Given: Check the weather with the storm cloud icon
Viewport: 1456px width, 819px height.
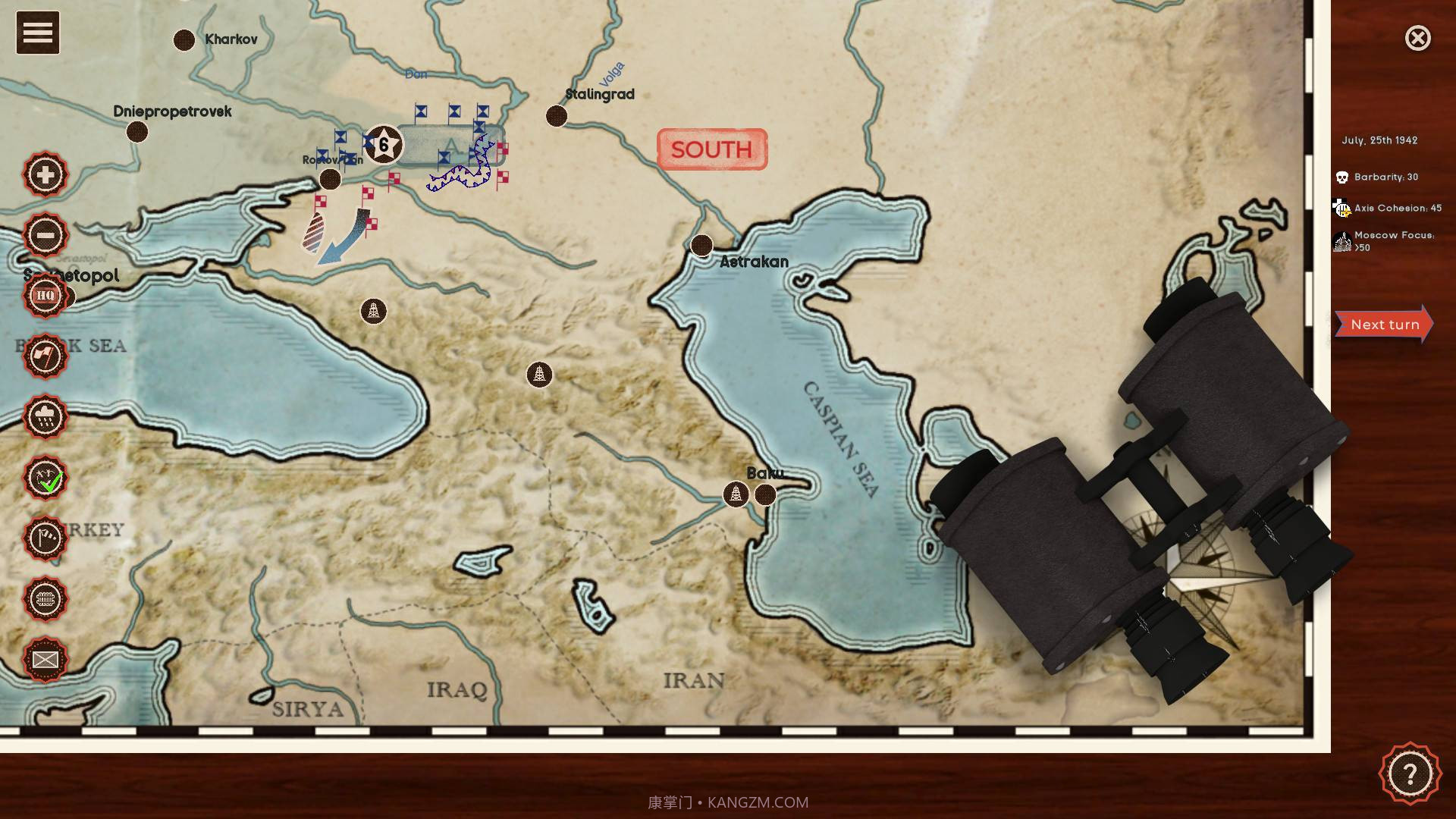Looking at the screenshot, I should click(x=45, y=418).
